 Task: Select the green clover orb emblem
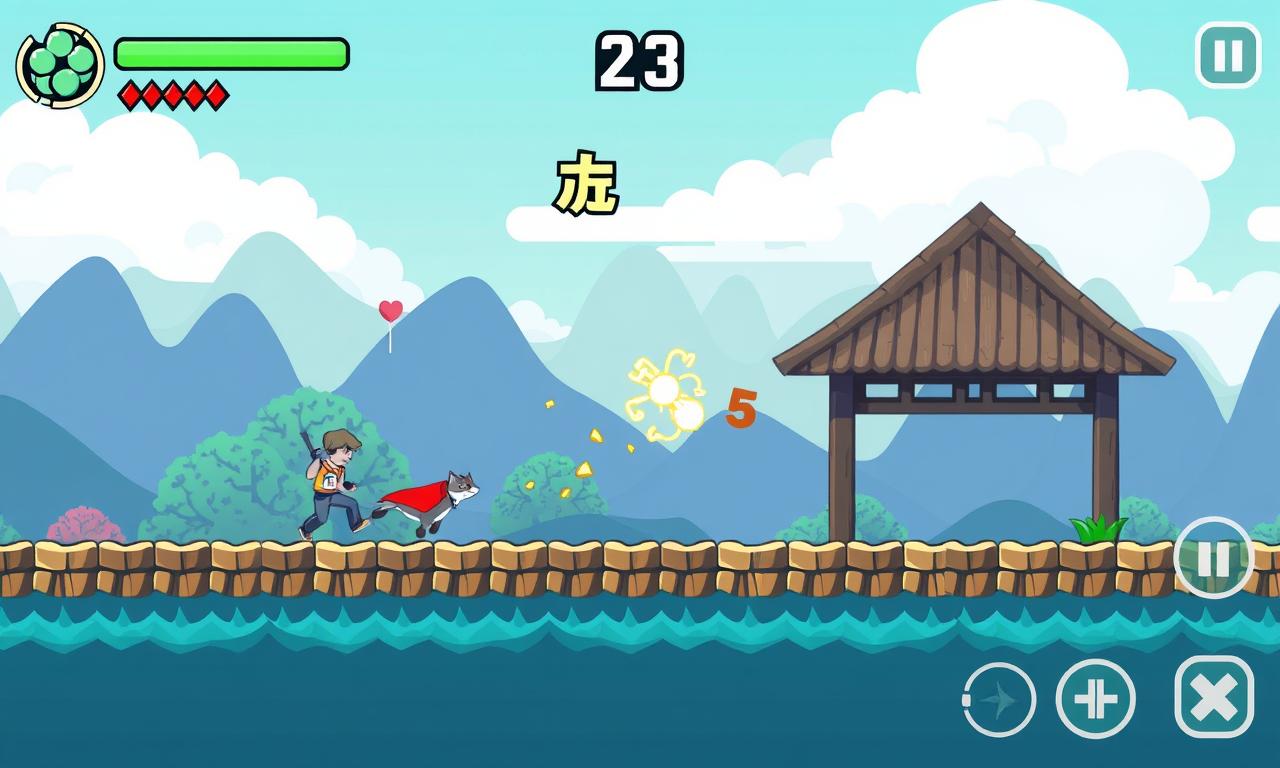coord(60,65)
